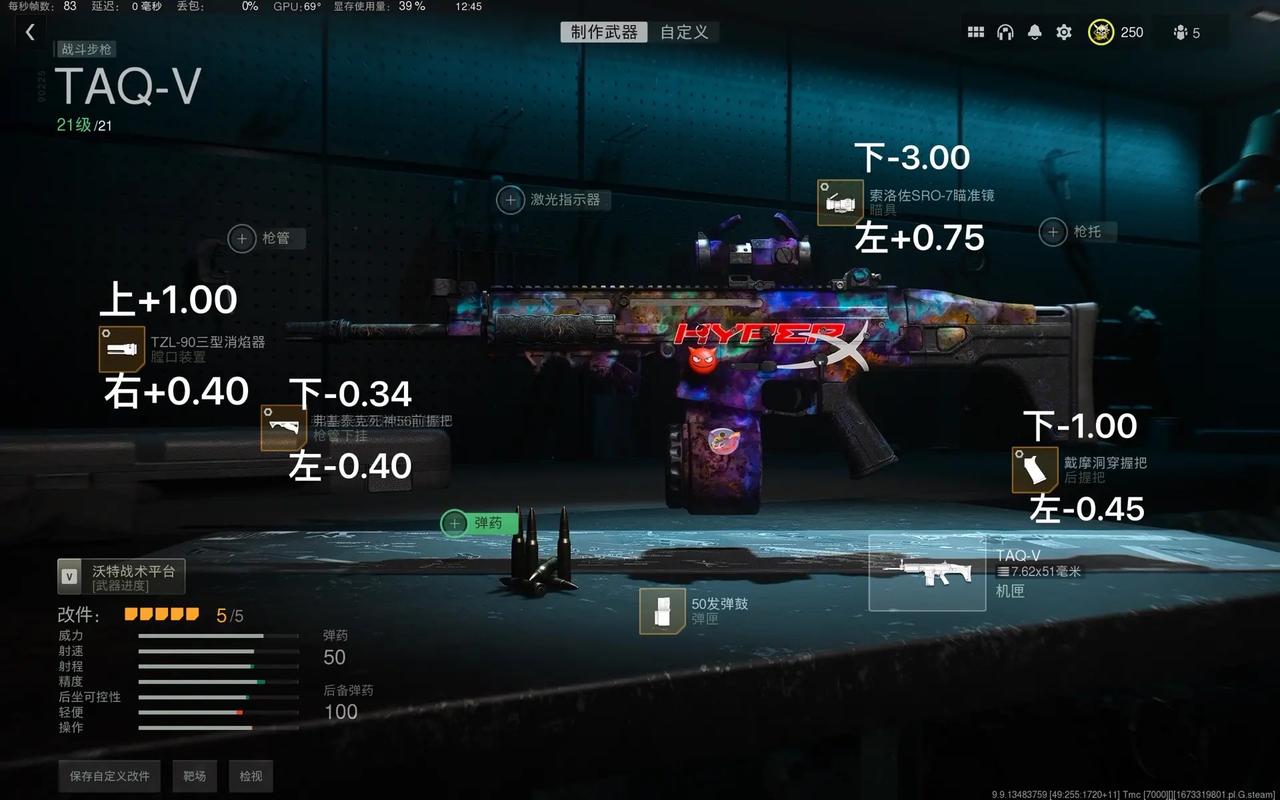
Task: Select the TZL-90三型消焰器 muzzle slot
Action: pos(122,349)
